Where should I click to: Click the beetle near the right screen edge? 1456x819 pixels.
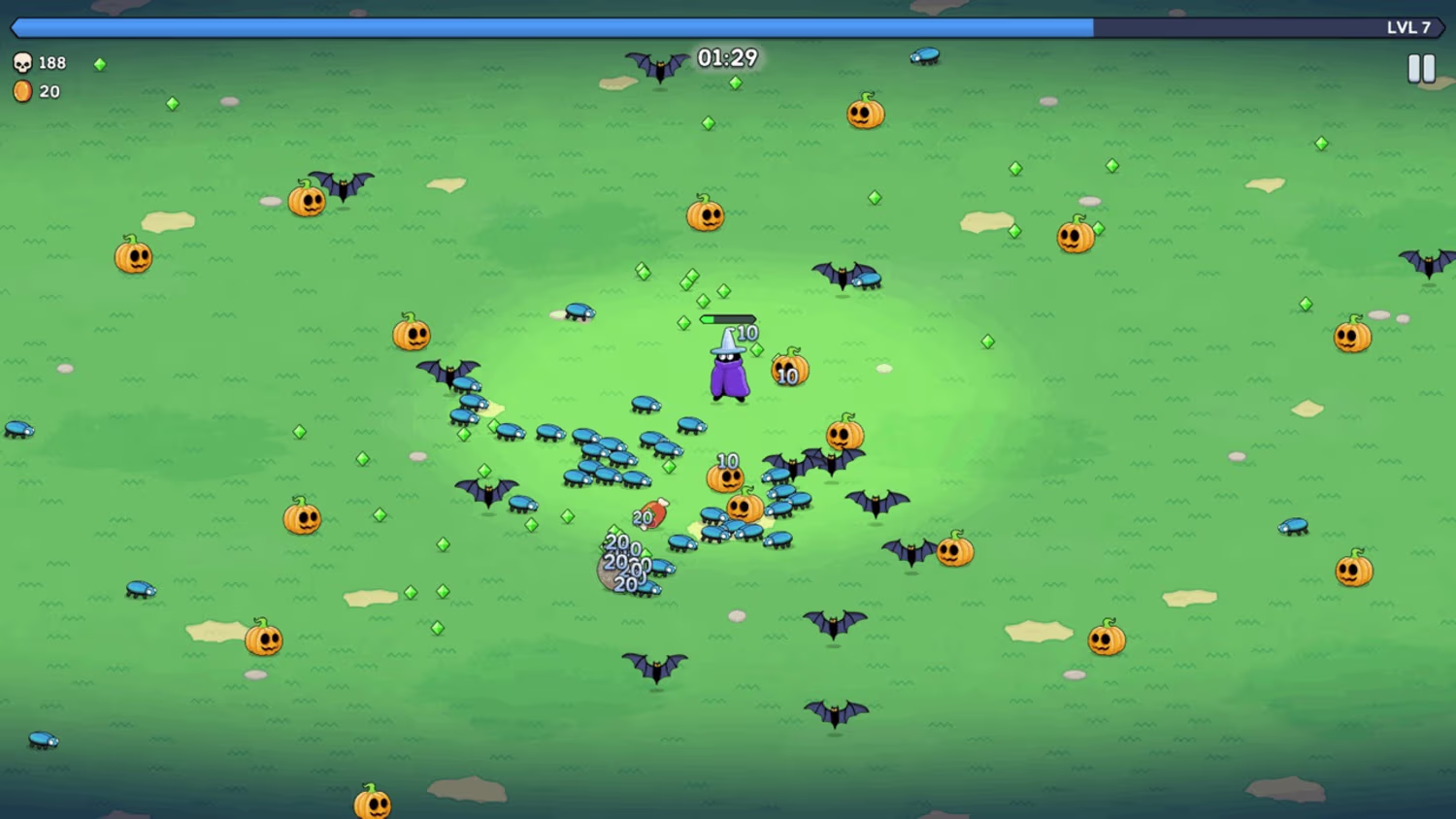pyautogui.click(x=1295, y=524)
